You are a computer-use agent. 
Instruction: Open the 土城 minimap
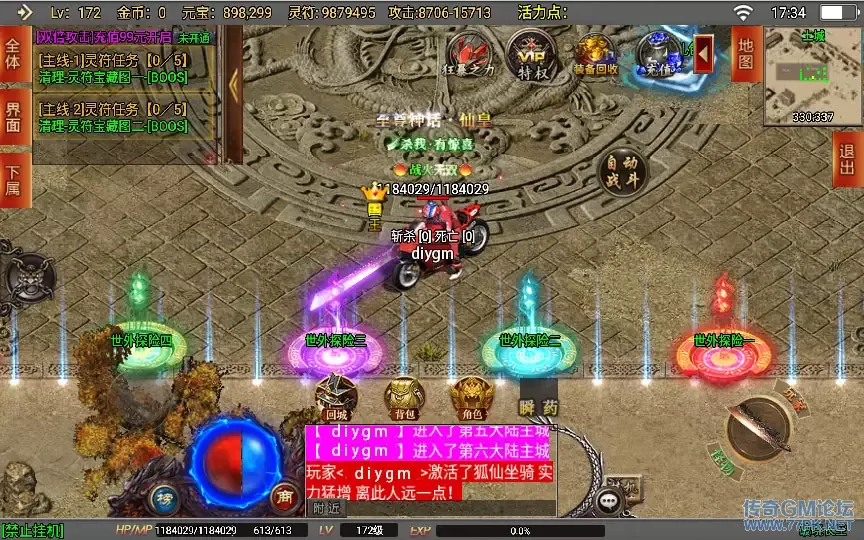pos(812,74)
